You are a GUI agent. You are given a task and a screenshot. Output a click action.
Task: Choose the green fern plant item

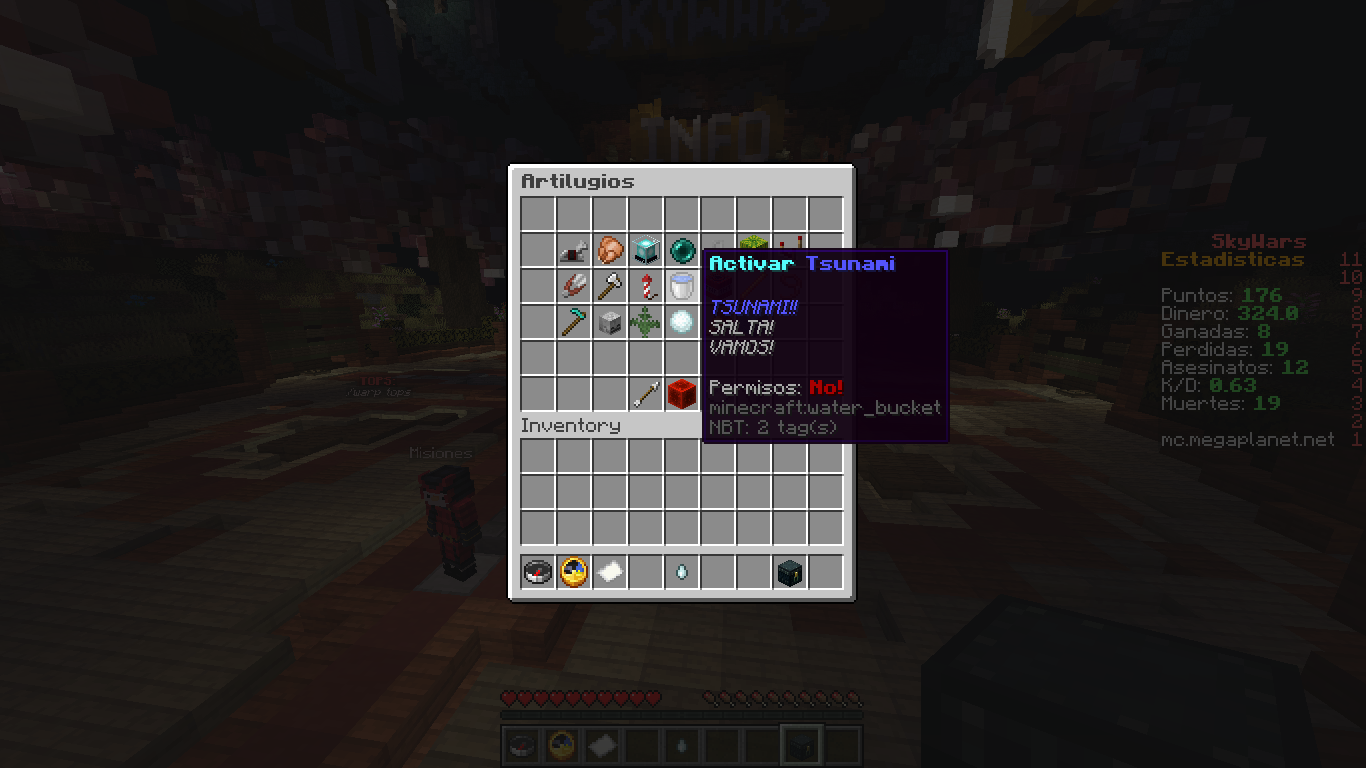[646, 322]
